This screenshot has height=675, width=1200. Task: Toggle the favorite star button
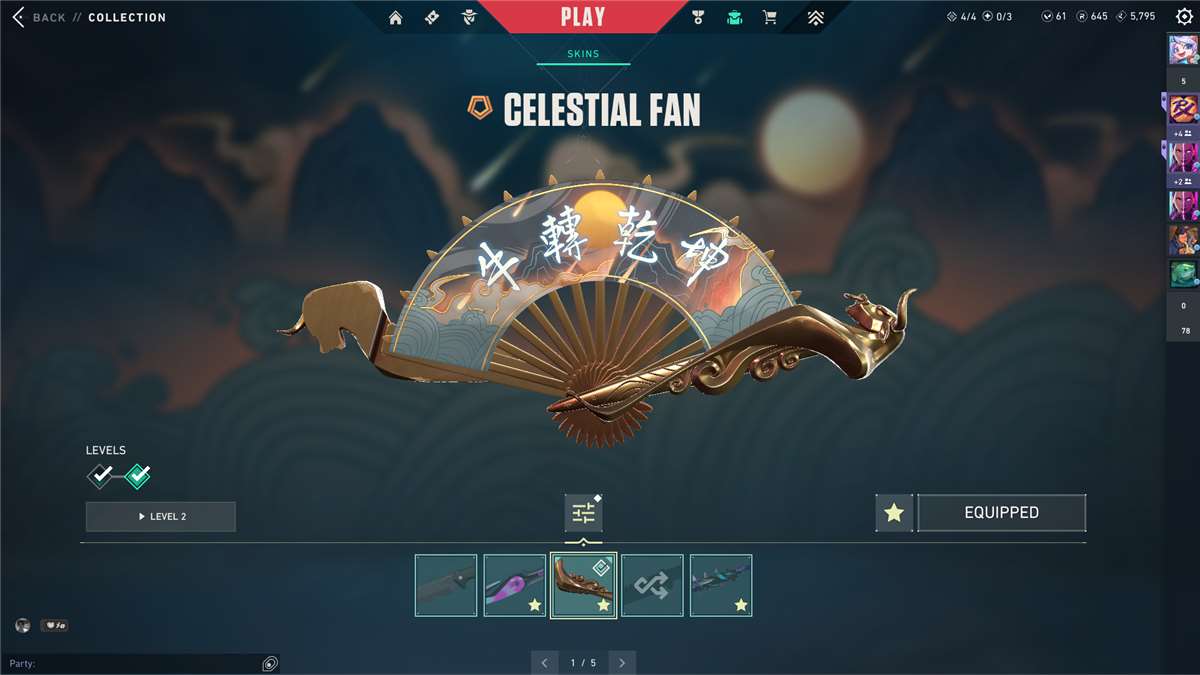point(894,513)
